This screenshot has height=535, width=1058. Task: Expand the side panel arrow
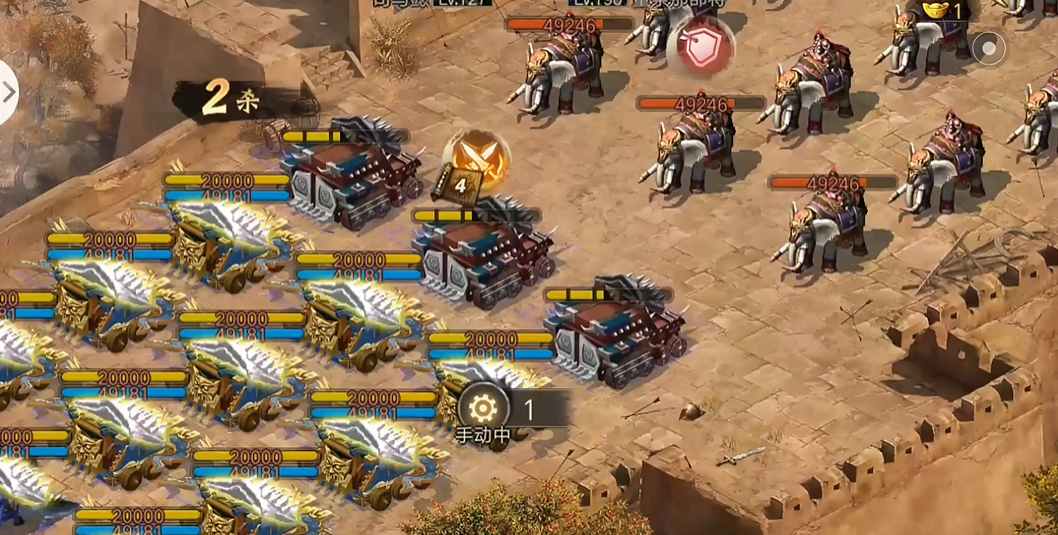click(9, 92)
